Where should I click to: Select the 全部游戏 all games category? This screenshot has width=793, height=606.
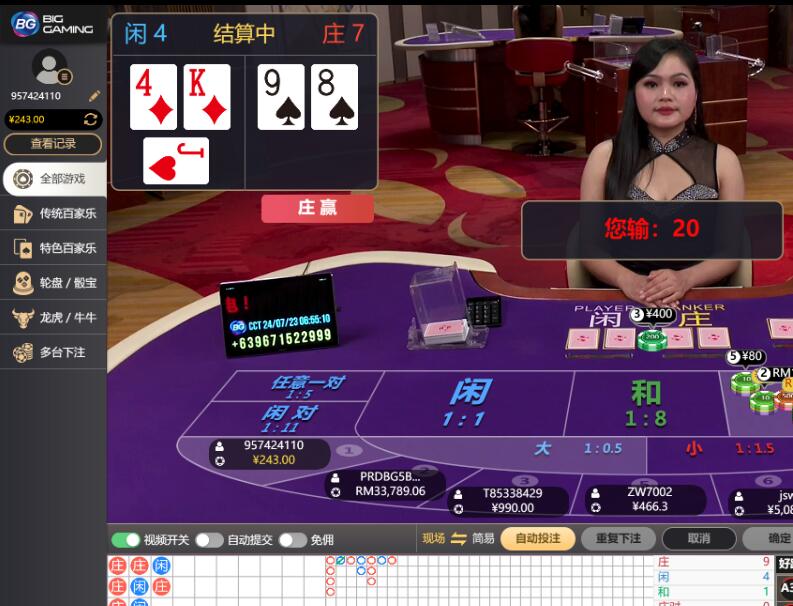point(52,179)
